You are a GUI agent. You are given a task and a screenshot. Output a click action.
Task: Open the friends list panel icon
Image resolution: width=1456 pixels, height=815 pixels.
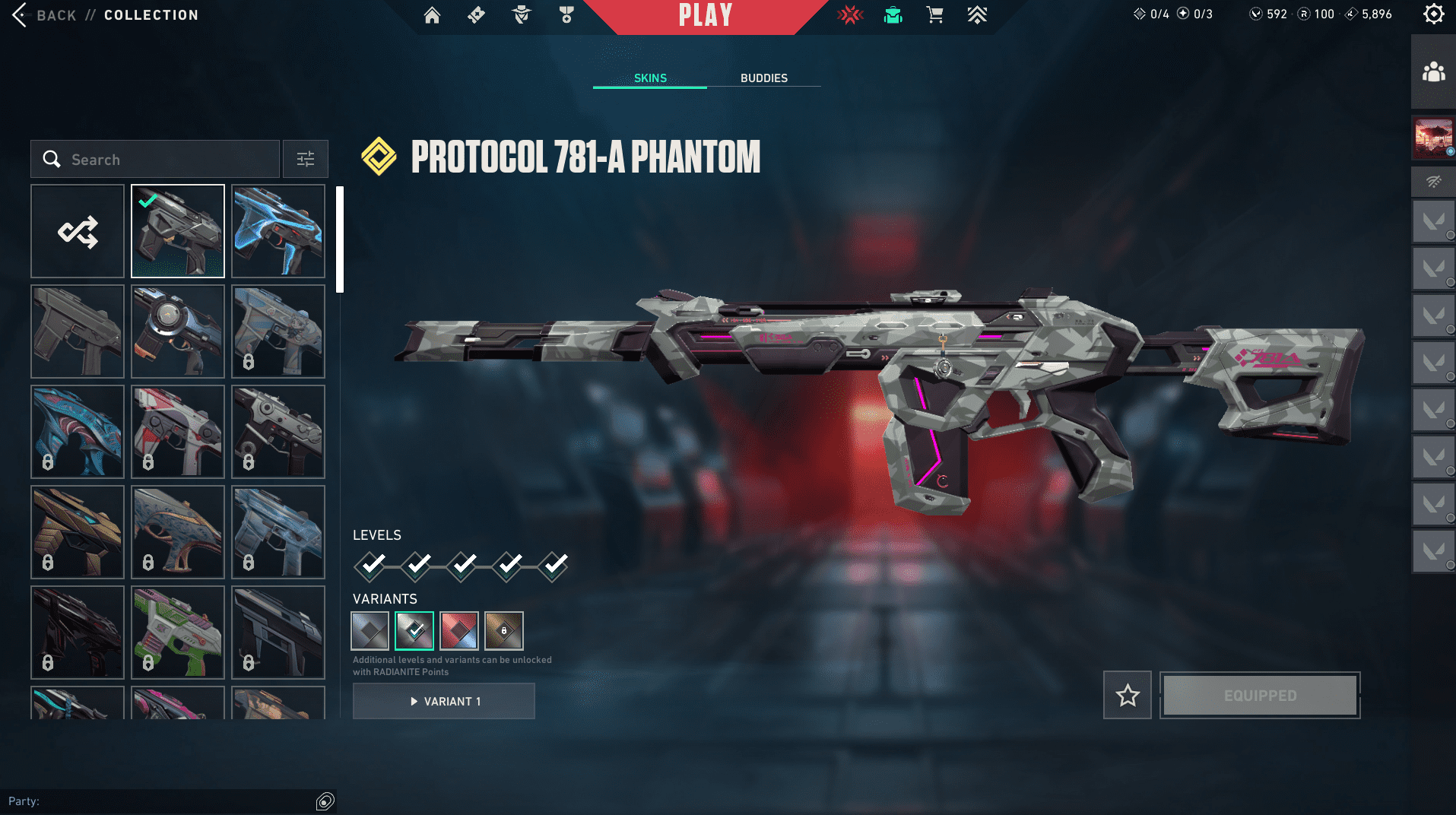click(1433, 72)
